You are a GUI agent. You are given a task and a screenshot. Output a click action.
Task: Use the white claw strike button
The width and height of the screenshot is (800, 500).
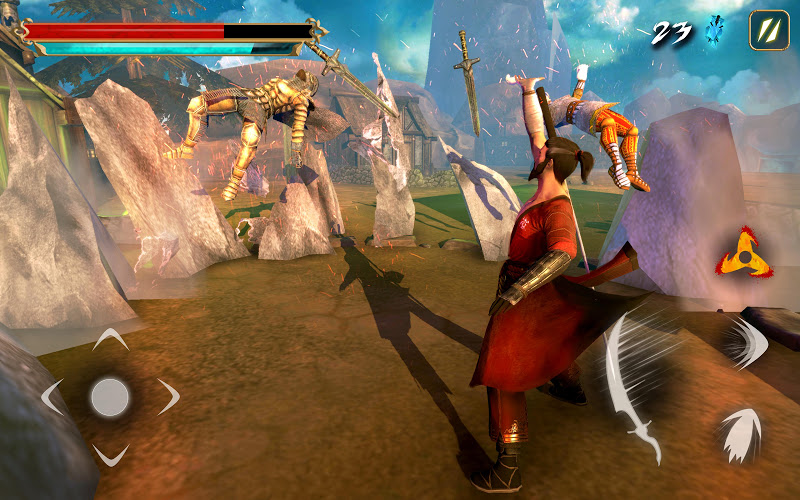click(x=739, y=433)
